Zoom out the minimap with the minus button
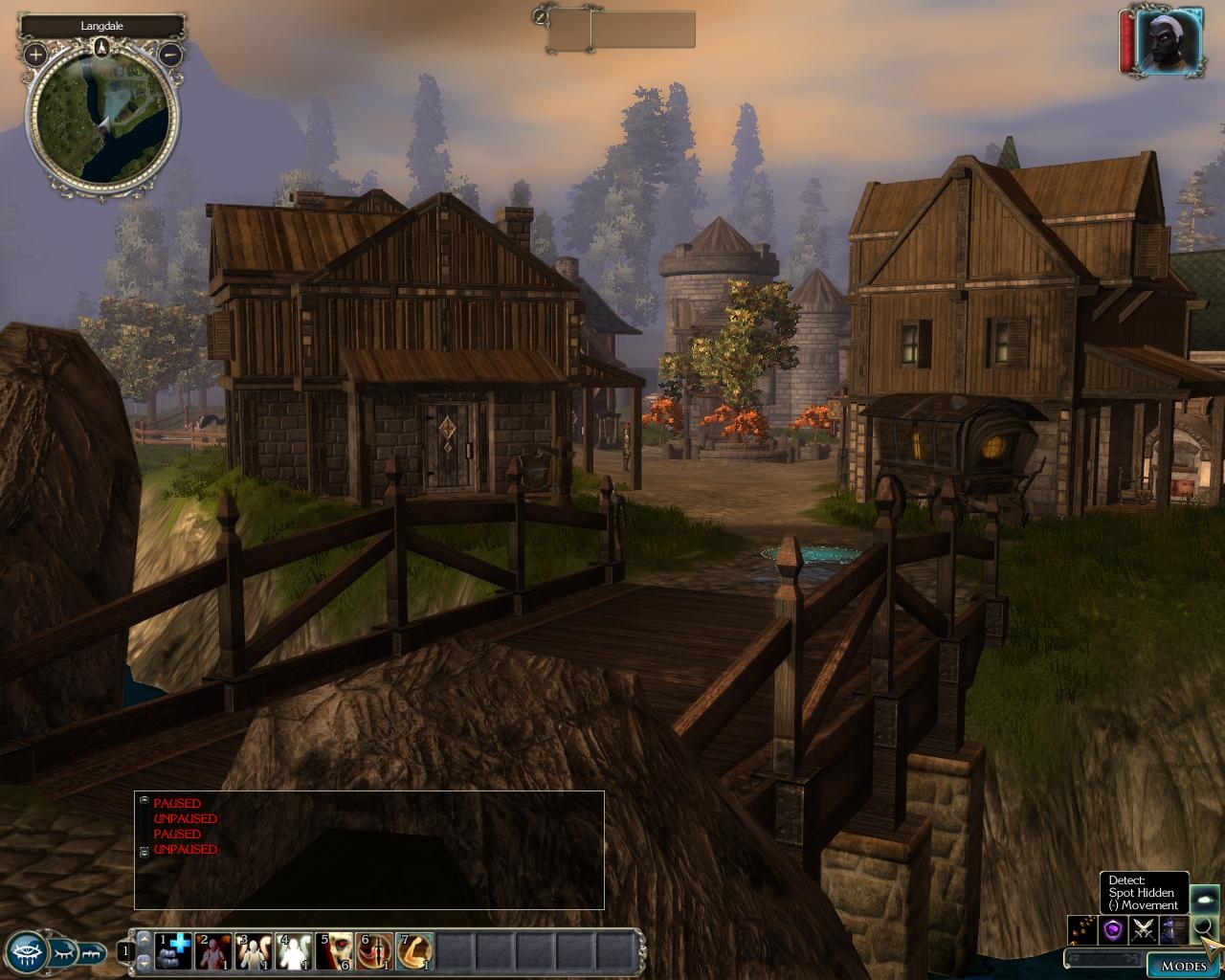Image resolution: width=1225 pixels, height=980 pixels. coord(170,55)
